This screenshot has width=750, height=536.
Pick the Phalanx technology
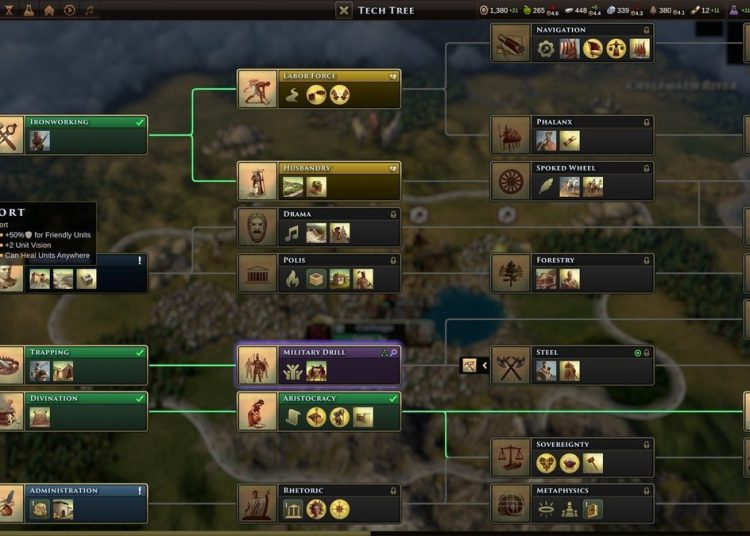(572, 135)
